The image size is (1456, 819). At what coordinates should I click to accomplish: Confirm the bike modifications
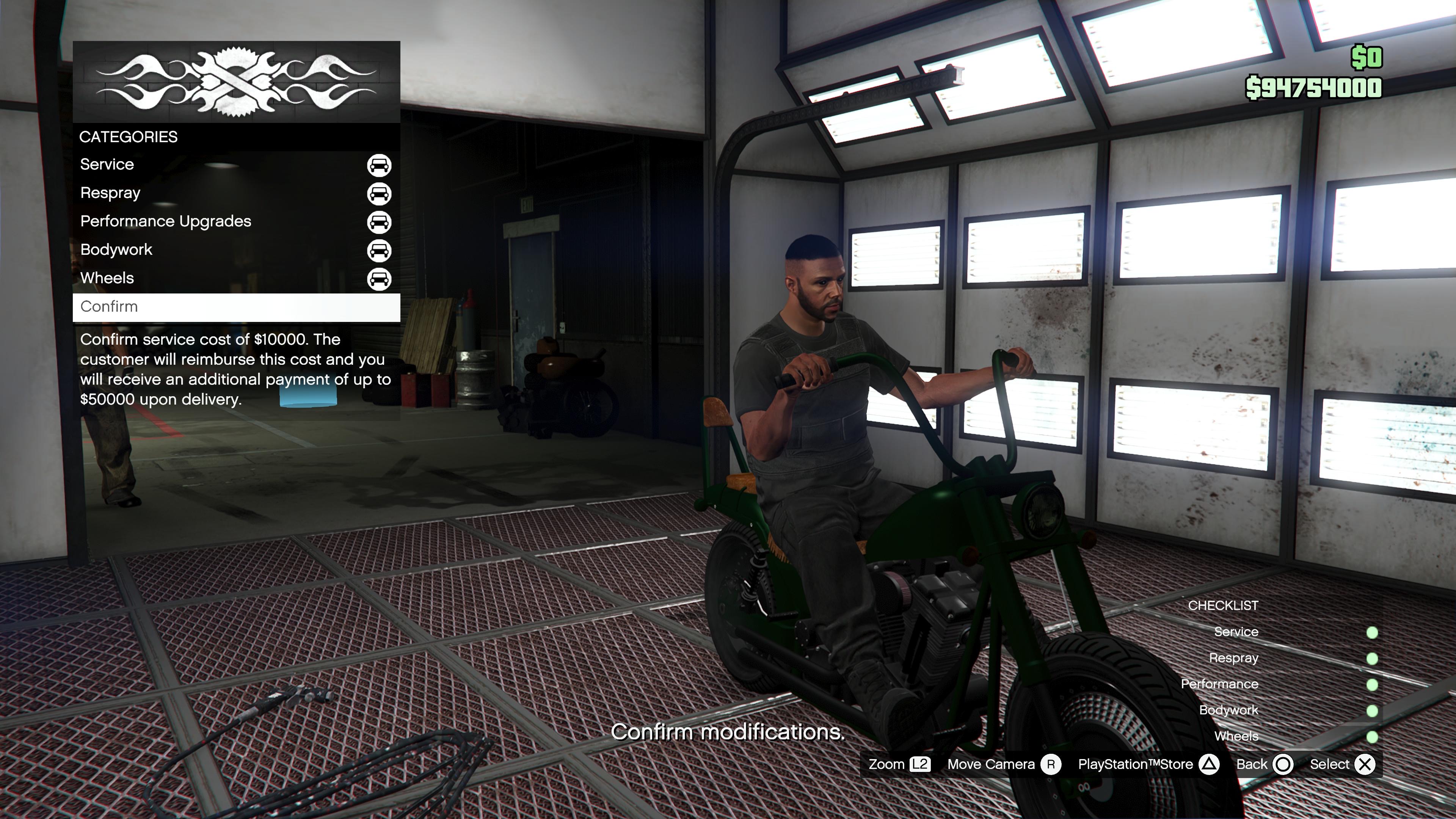coord(236,307)
